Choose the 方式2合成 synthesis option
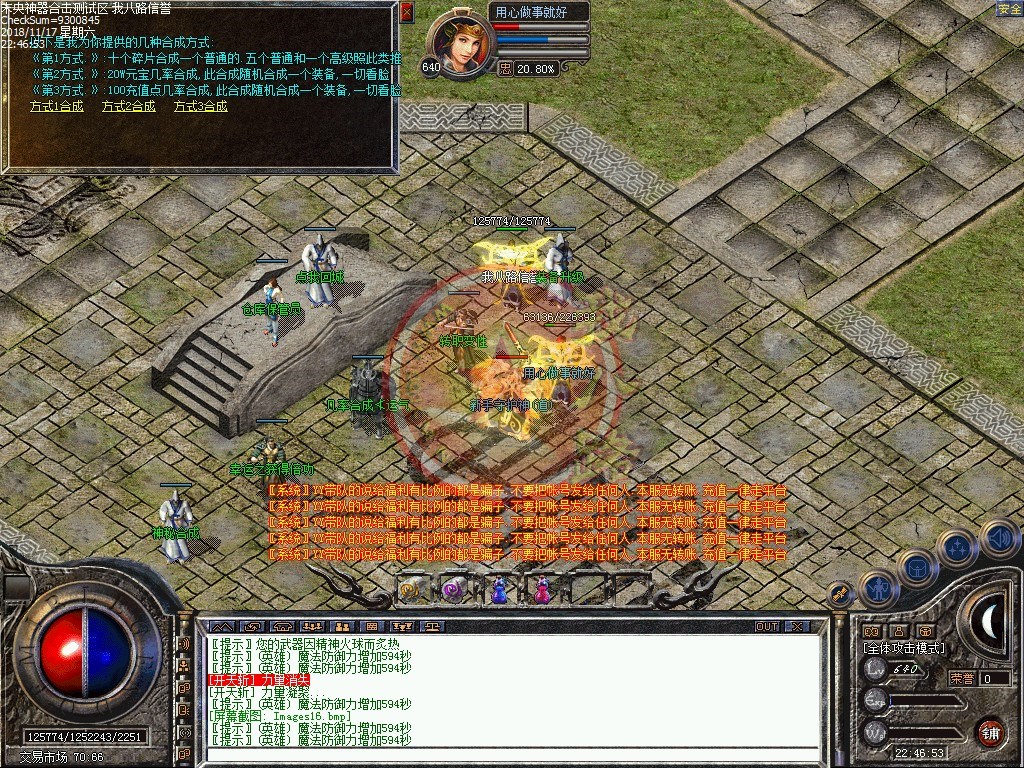The image size is (1024, 768). (x=129, y=106)
